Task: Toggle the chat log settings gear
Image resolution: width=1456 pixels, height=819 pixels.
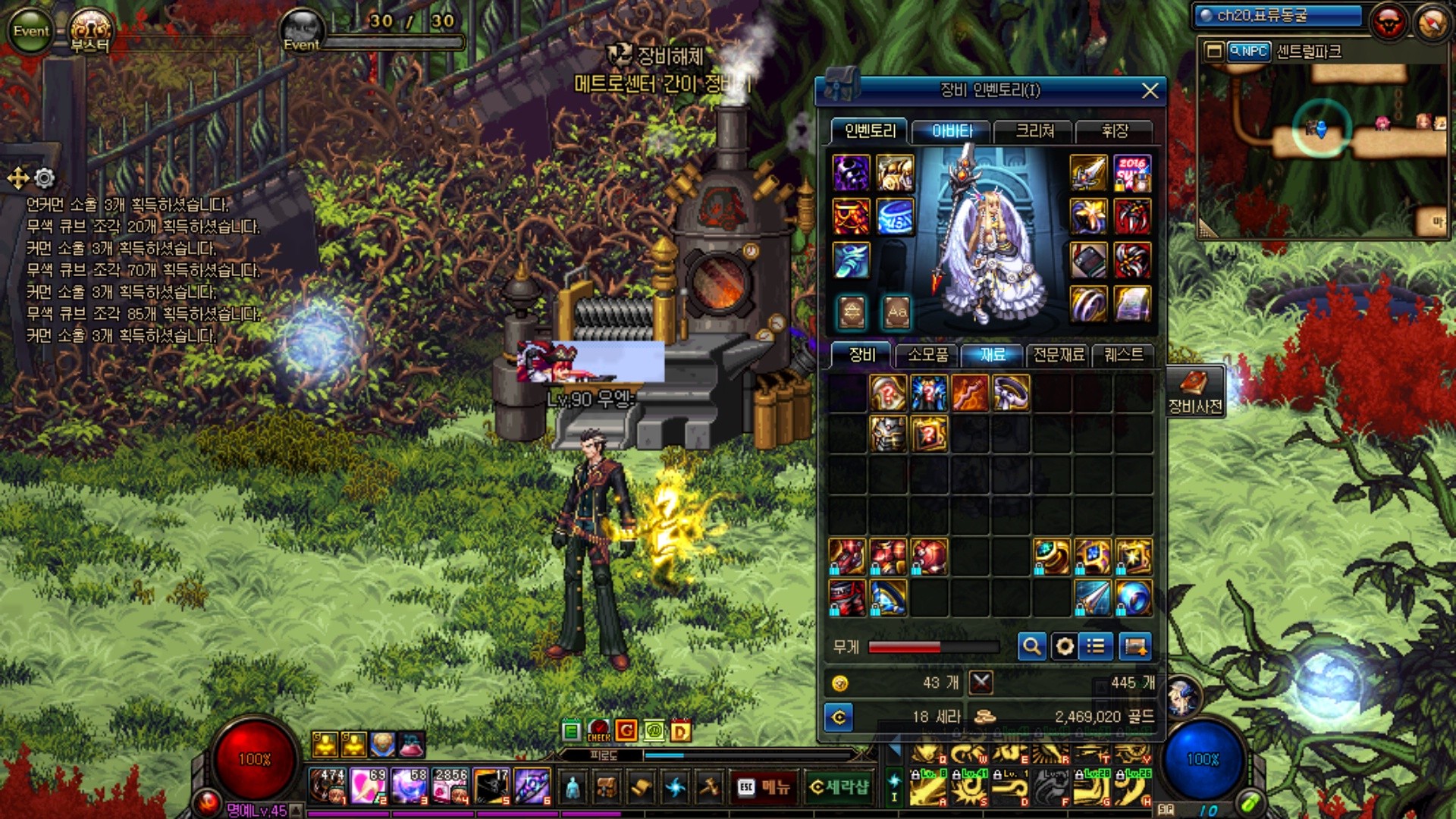Action: (45, 178)
